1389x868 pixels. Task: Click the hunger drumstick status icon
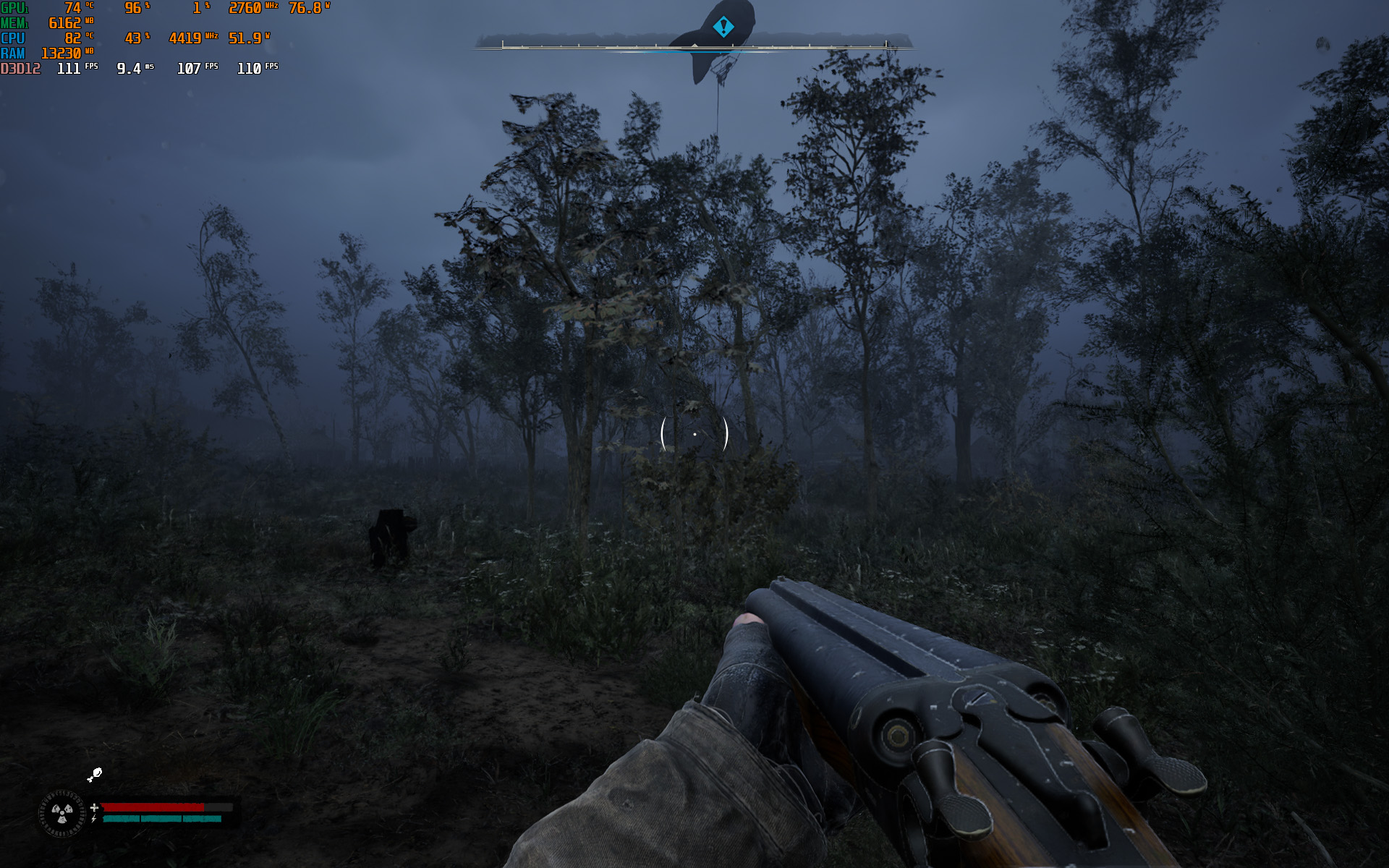(x=95, y=775)
